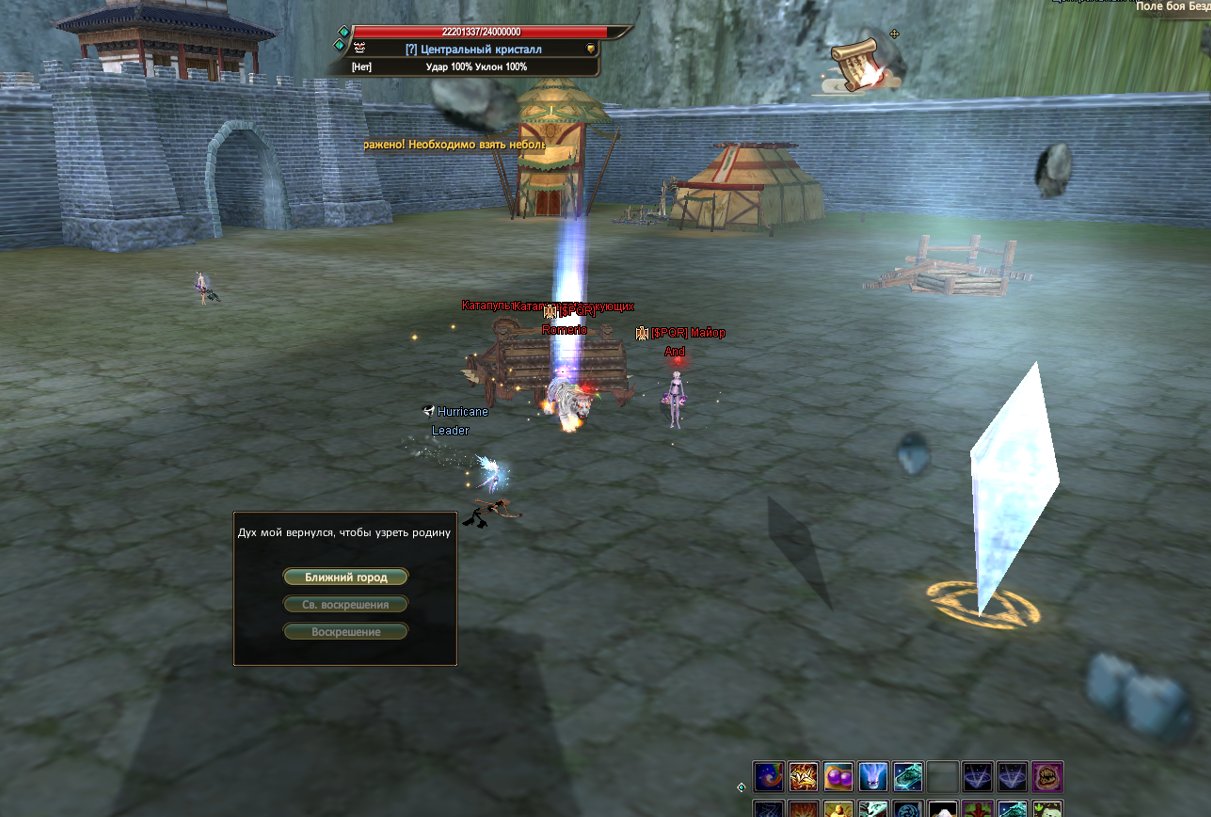Viewport: 1211px width, 817px height.
Task: Select the "Св. воскрешения" option
Action: pyautogui.click(x=345, y=605)
